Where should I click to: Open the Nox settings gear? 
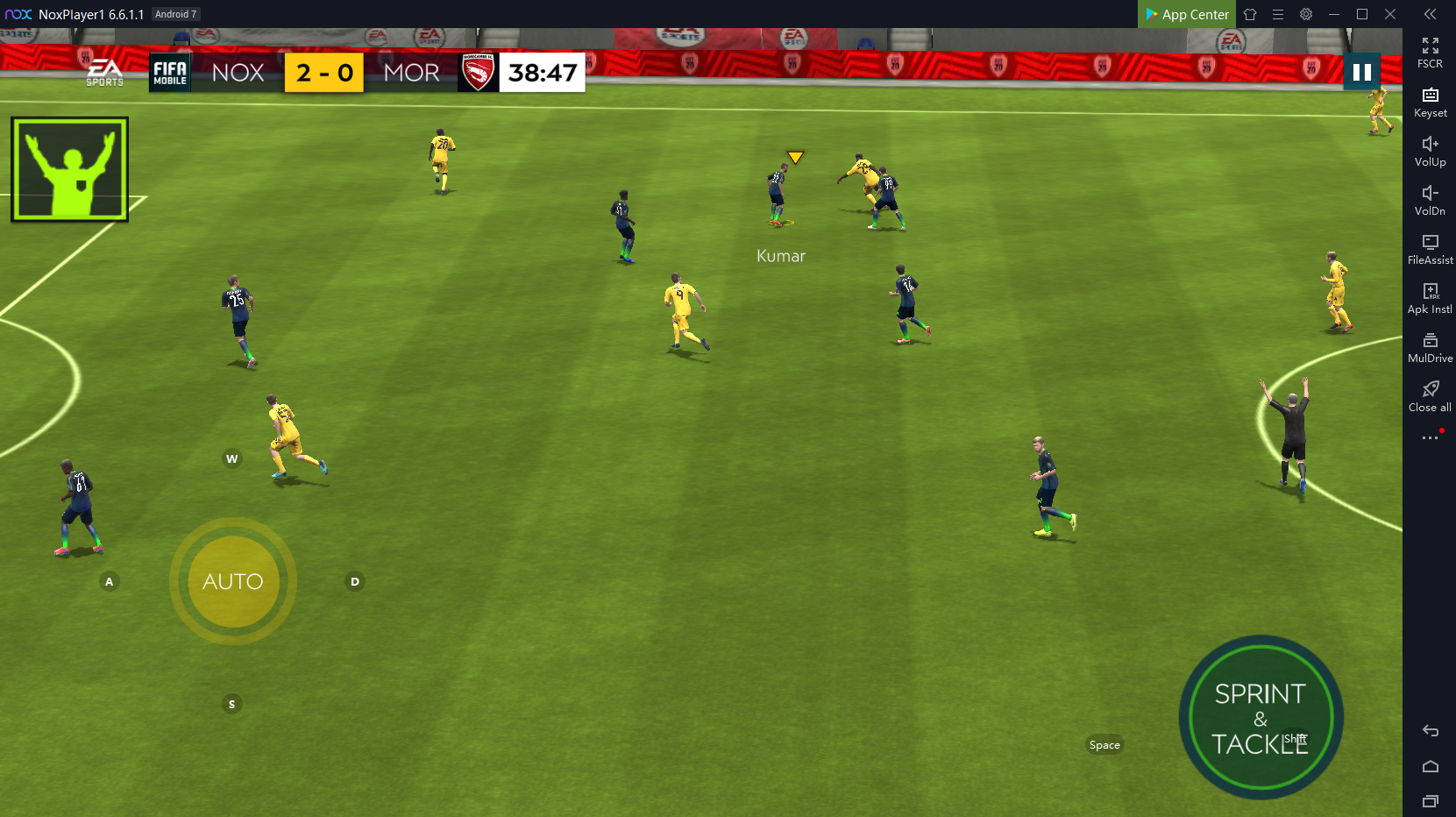(1306, 14)
